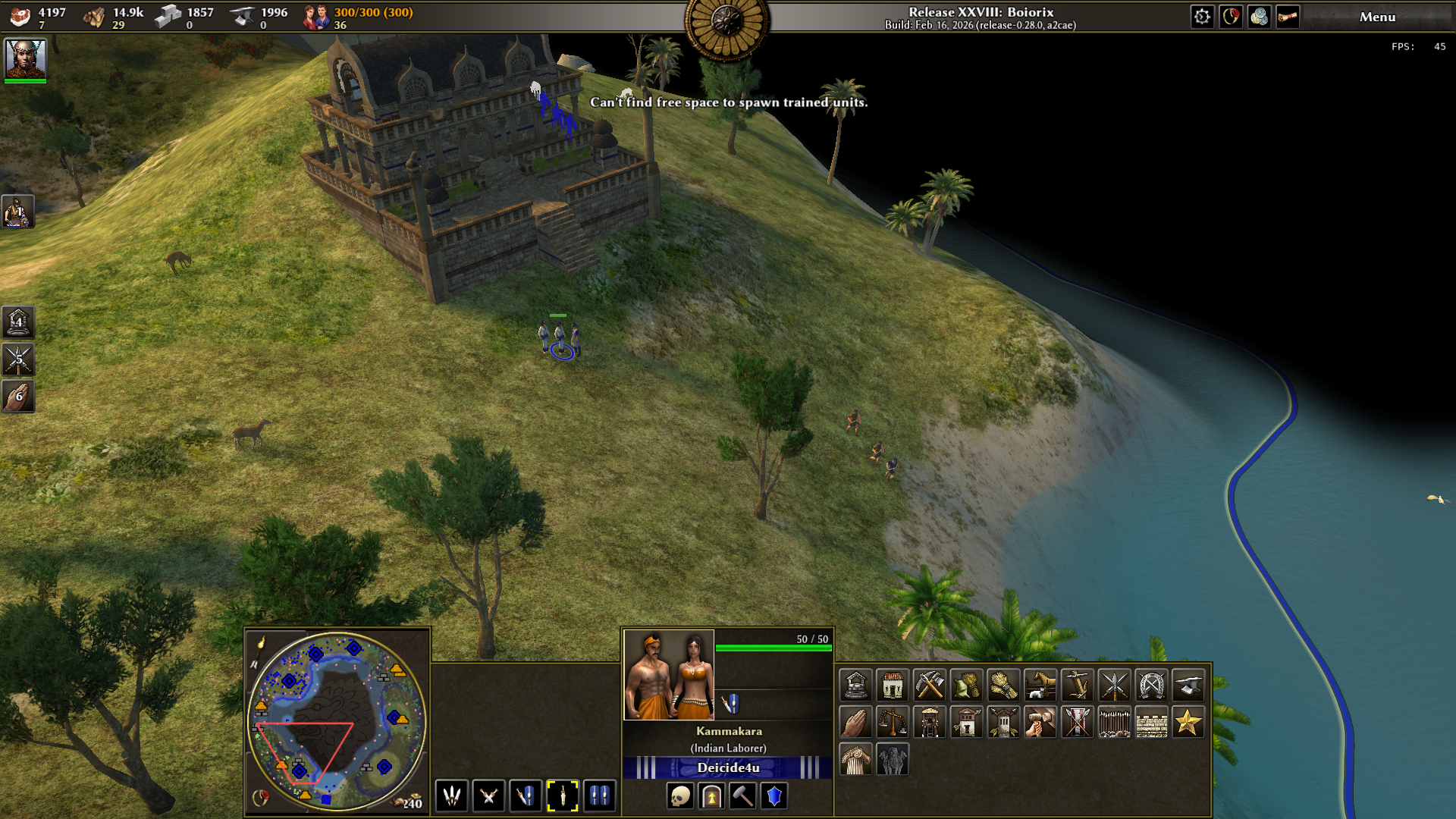Click the gold star build icon
The height and width of the screenshot is (819, 1456).
pos(1188,723)
